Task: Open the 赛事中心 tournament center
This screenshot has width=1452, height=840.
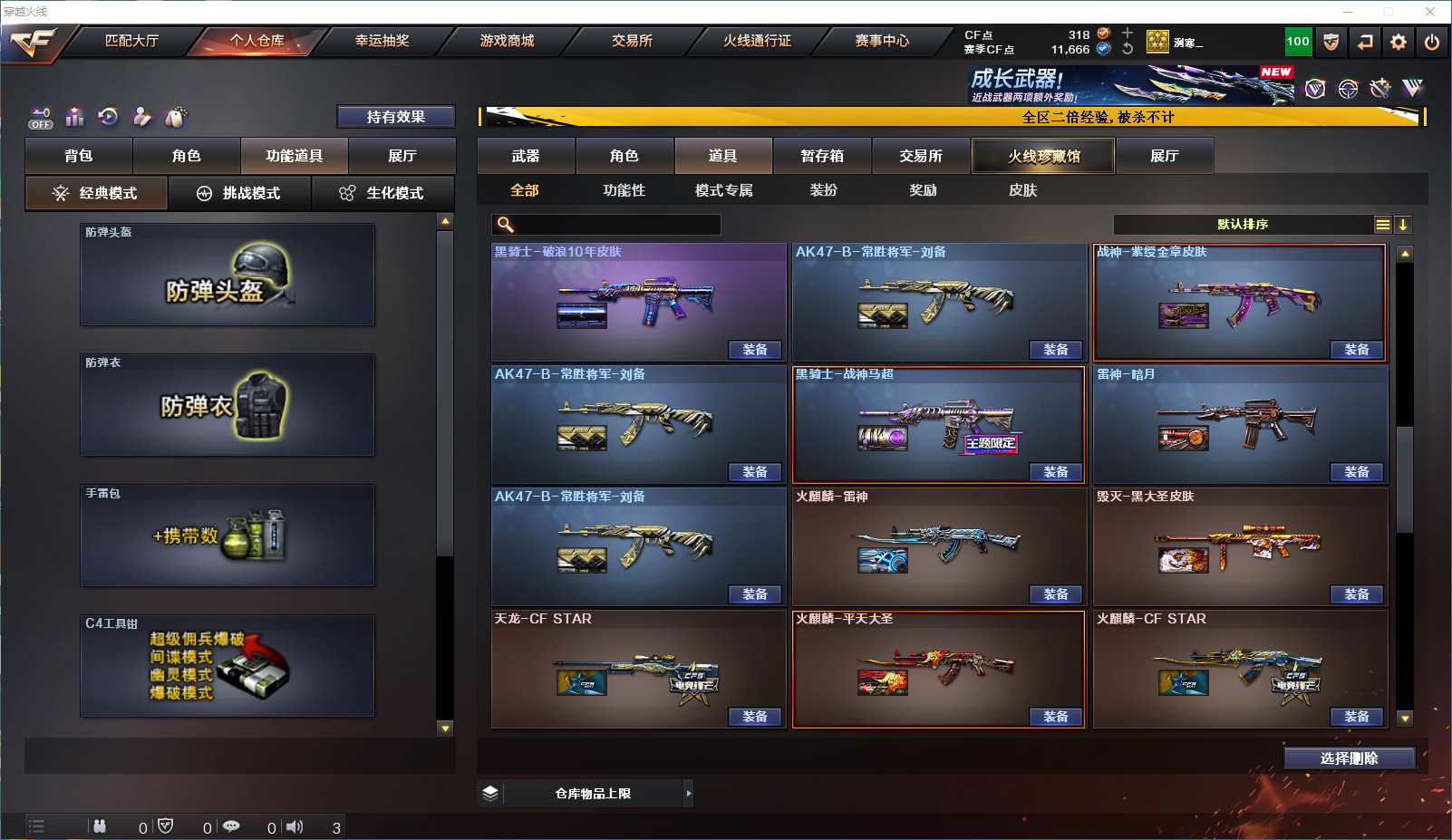Action: click(882, 41)
